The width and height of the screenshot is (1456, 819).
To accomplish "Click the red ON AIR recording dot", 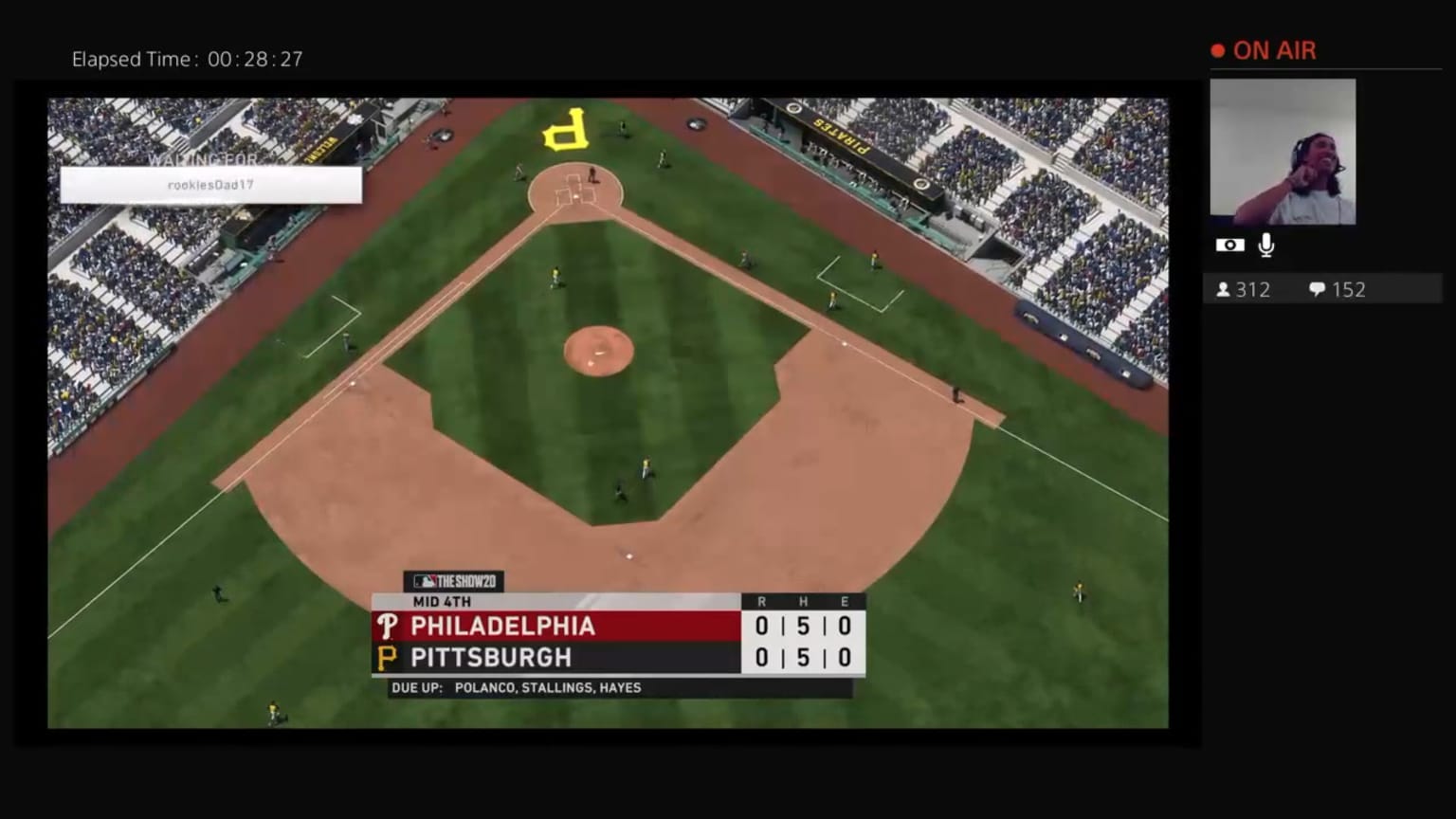I will pyautogui.click(x=1216, y=50).
